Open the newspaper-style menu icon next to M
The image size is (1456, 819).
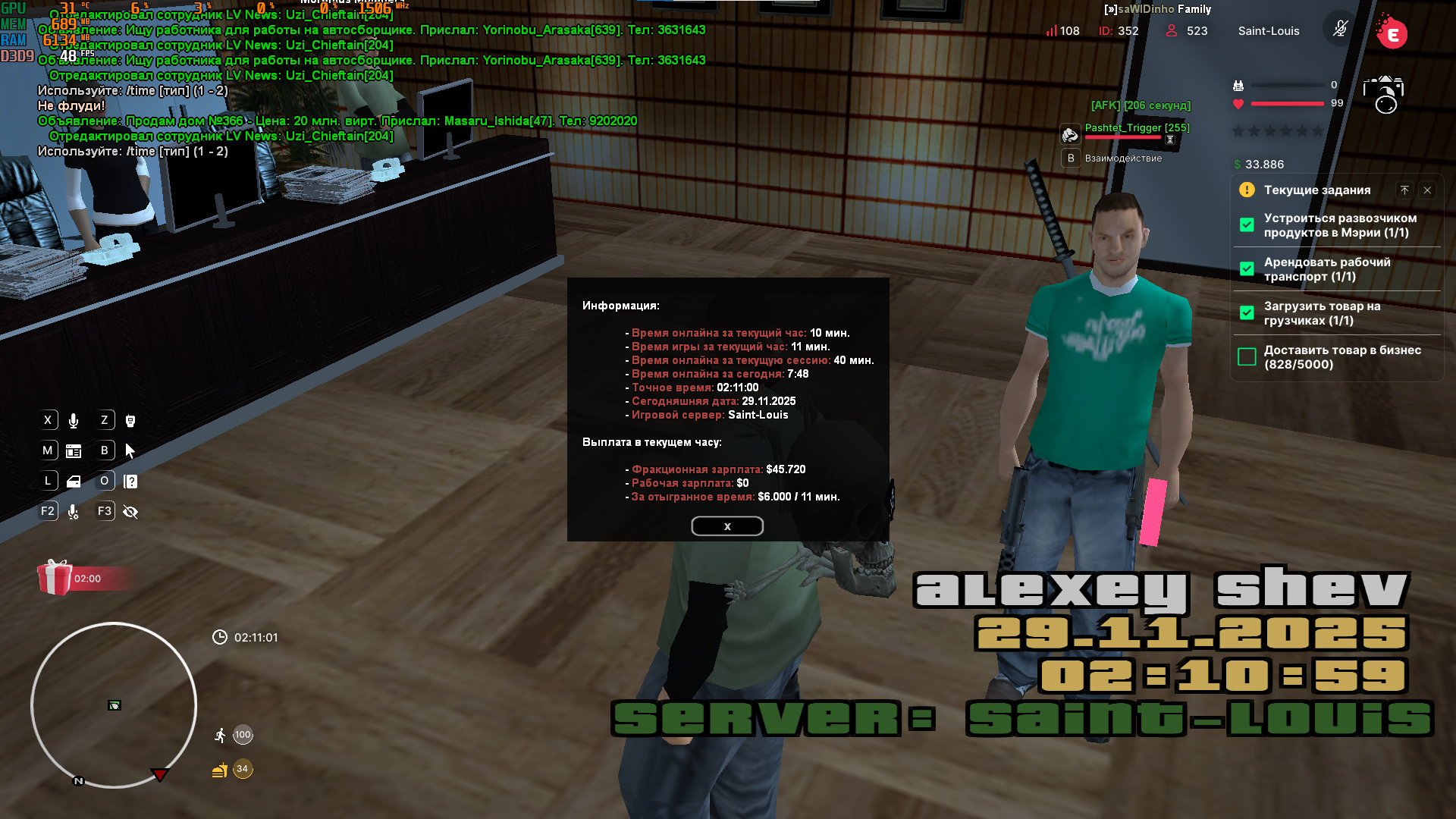[x=74, y=451]
